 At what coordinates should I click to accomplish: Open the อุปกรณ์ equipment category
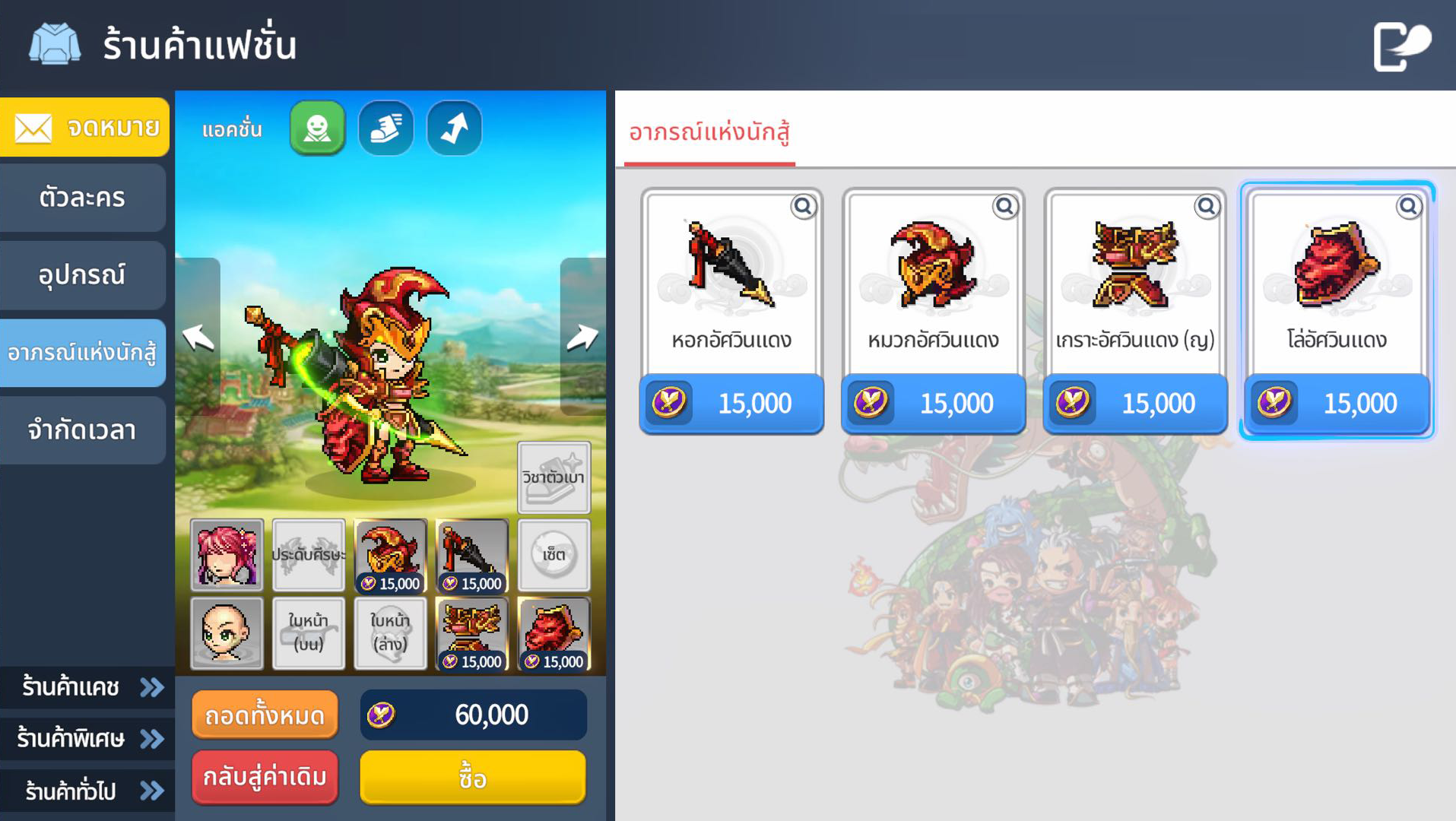(82, 275)
